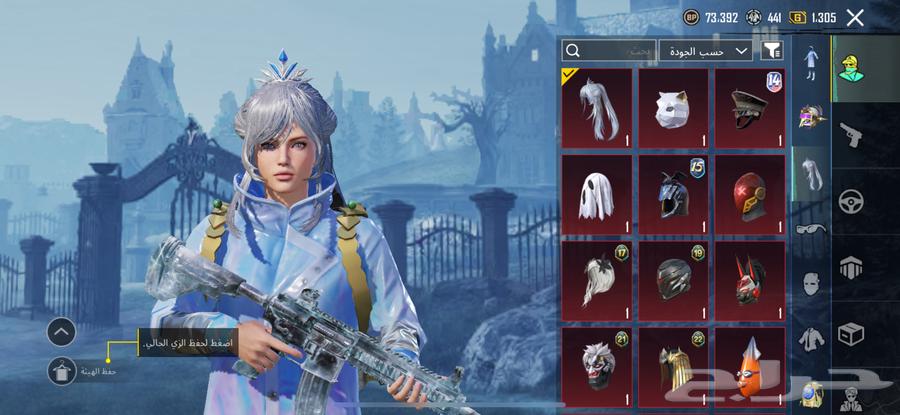
Task: Switch to the vehicle steering wheel tab
Action: coord(851,199)
